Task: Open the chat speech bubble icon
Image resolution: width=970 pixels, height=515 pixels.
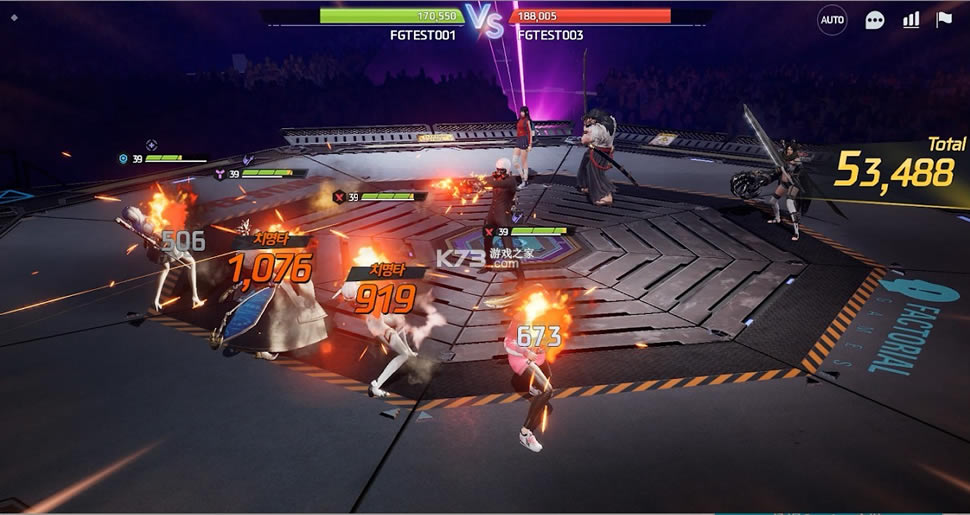Action: coord(875,20)
